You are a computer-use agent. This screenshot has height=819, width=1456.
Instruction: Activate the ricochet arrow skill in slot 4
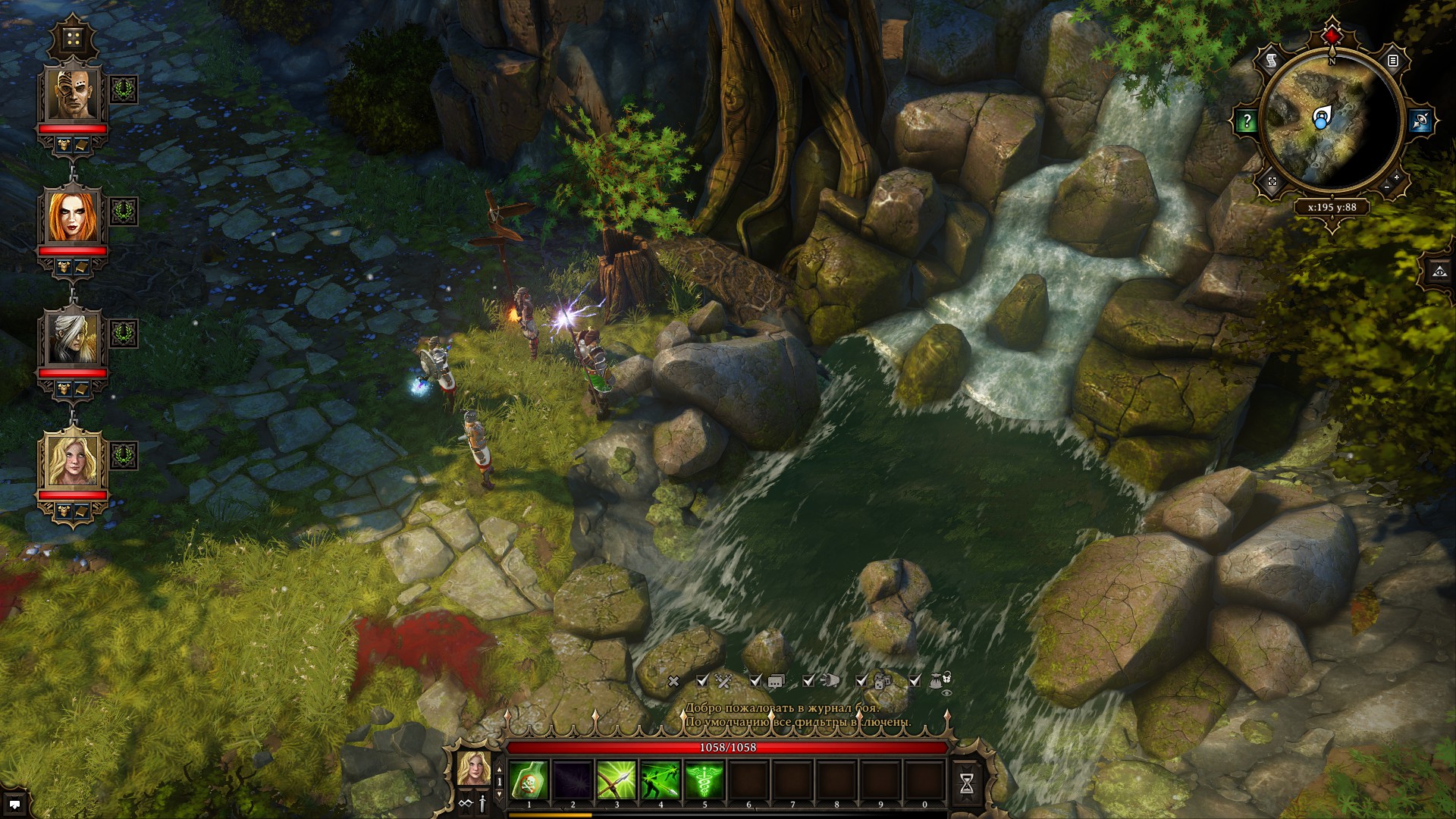661,780
